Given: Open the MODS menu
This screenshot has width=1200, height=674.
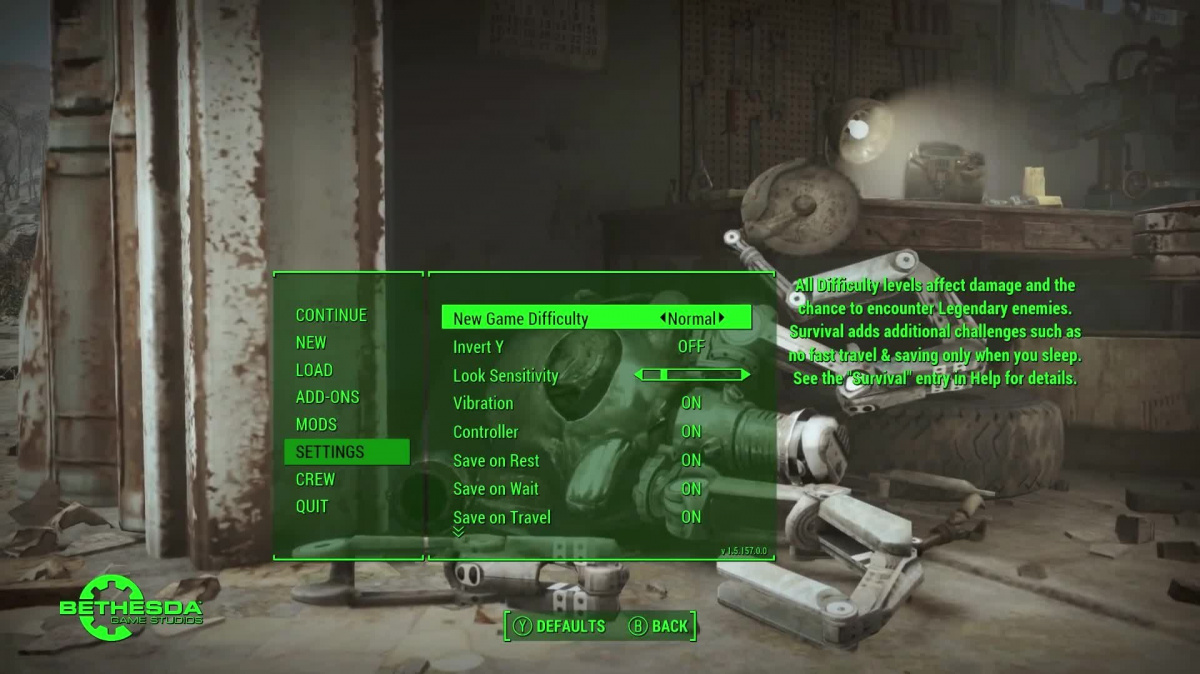Looking at the screenshot, I should 316,424.
